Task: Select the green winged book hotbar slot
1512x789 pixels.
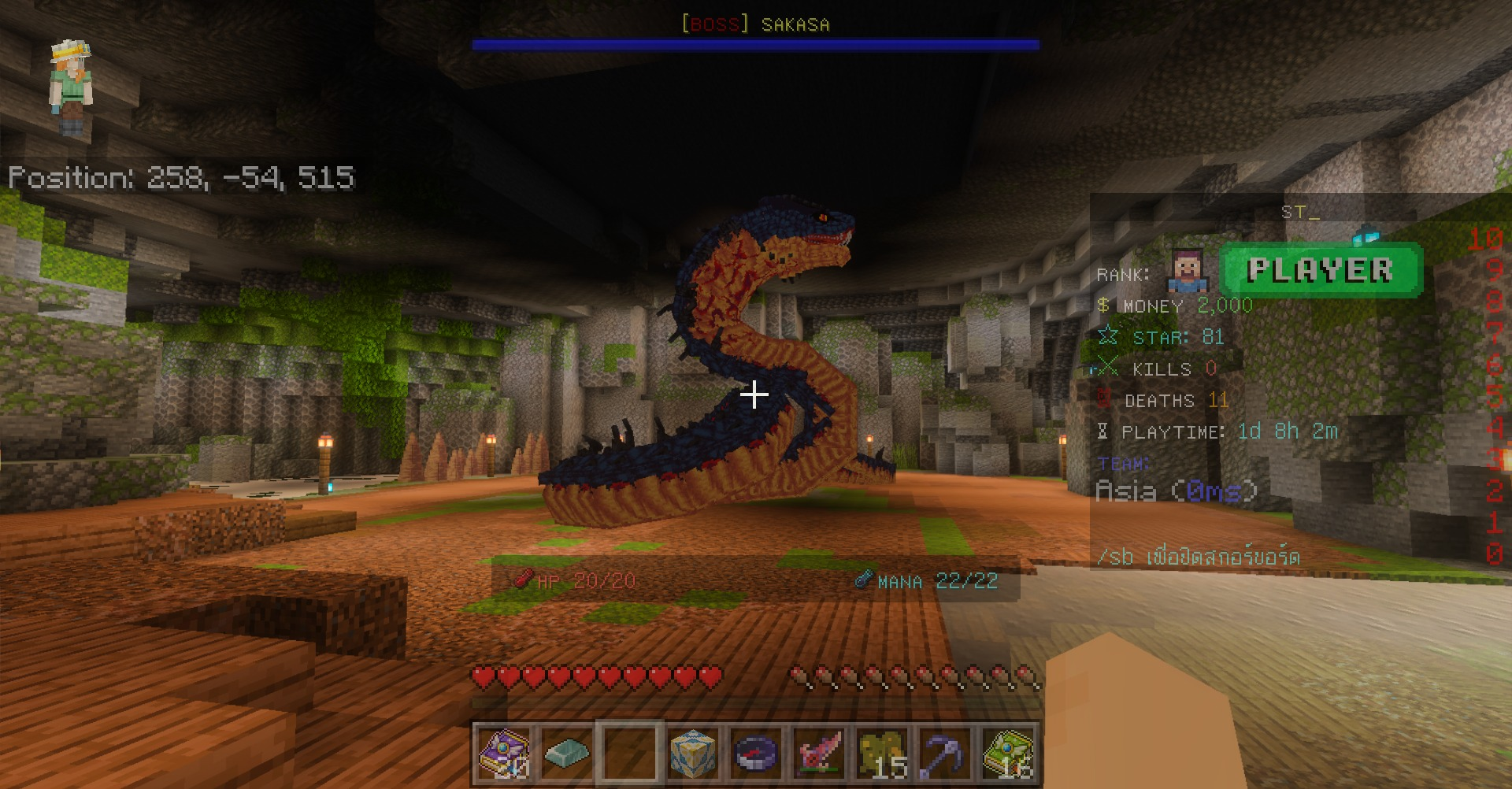Action: tap(1008, 753)
